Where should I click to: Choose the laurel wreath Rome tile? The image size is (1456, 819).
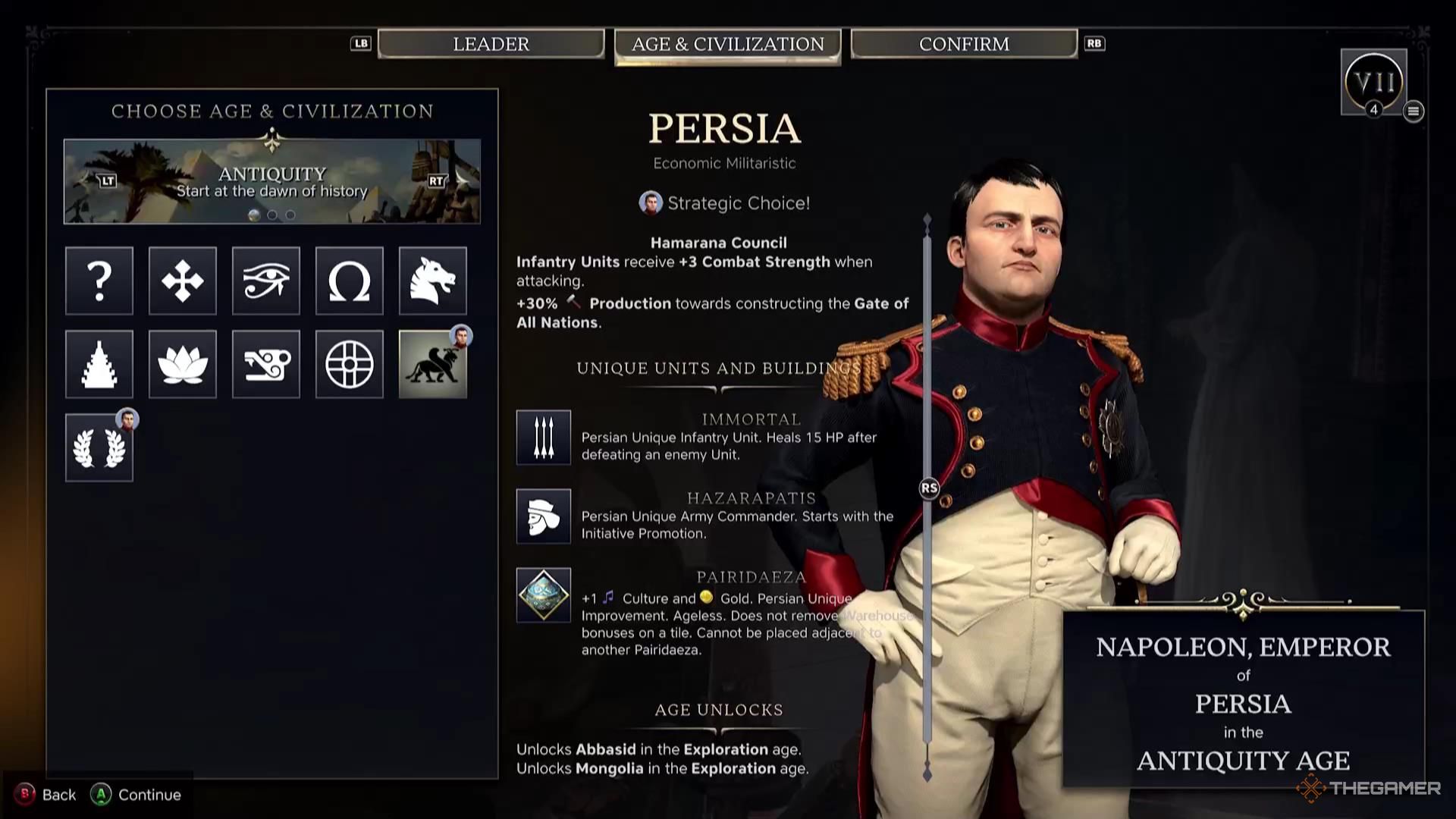[99, 447]
